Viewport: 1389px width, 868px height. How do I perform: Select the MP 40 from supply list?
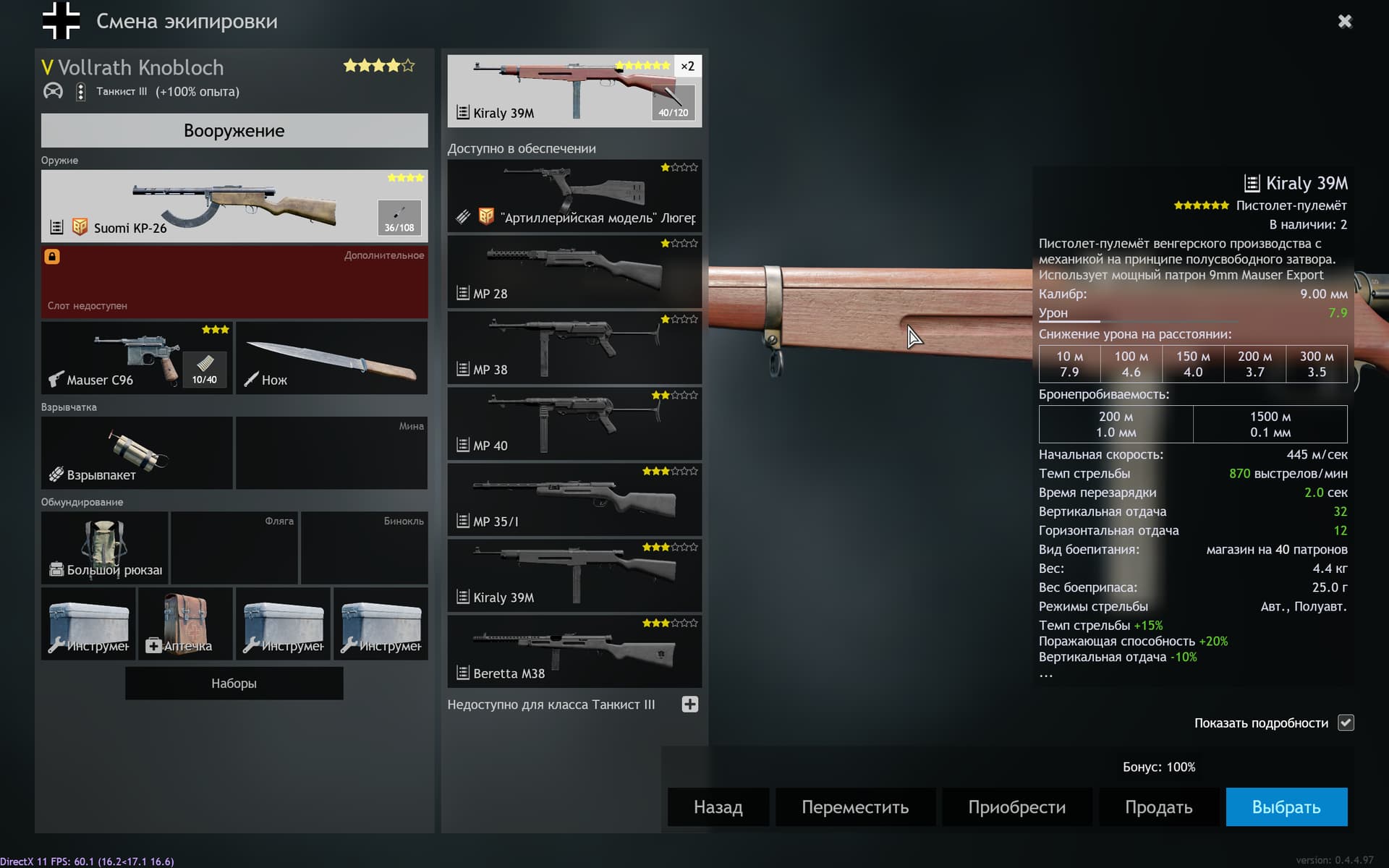[x=574, y=424]
